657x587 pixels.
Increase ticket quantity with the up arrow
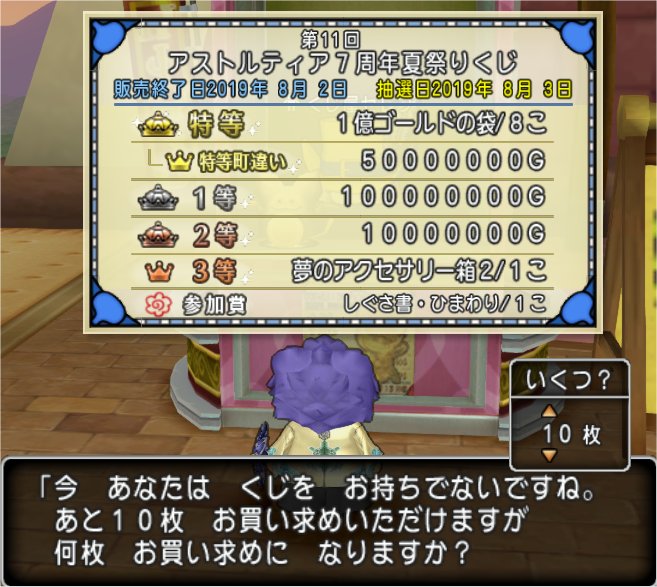pyautogui.click(x=545, y=410)
